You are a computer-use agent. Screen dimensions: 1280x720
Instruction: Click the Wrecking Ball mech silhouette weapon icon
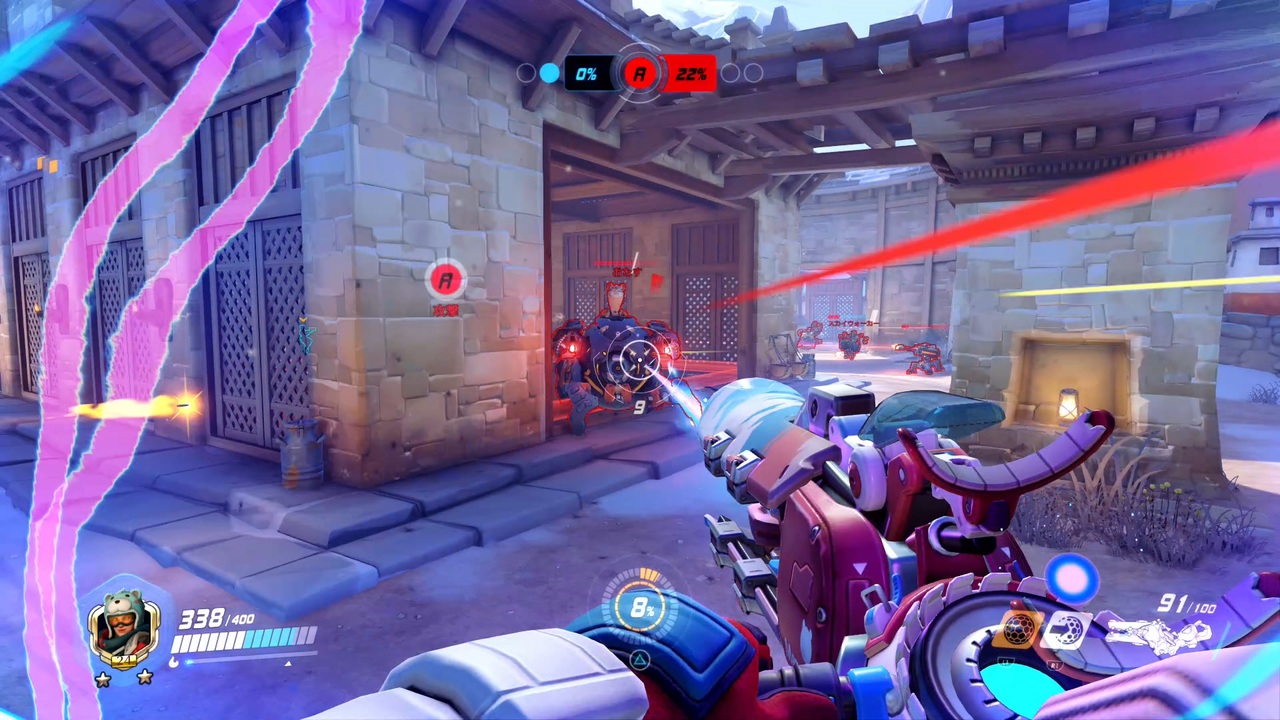1160,634
